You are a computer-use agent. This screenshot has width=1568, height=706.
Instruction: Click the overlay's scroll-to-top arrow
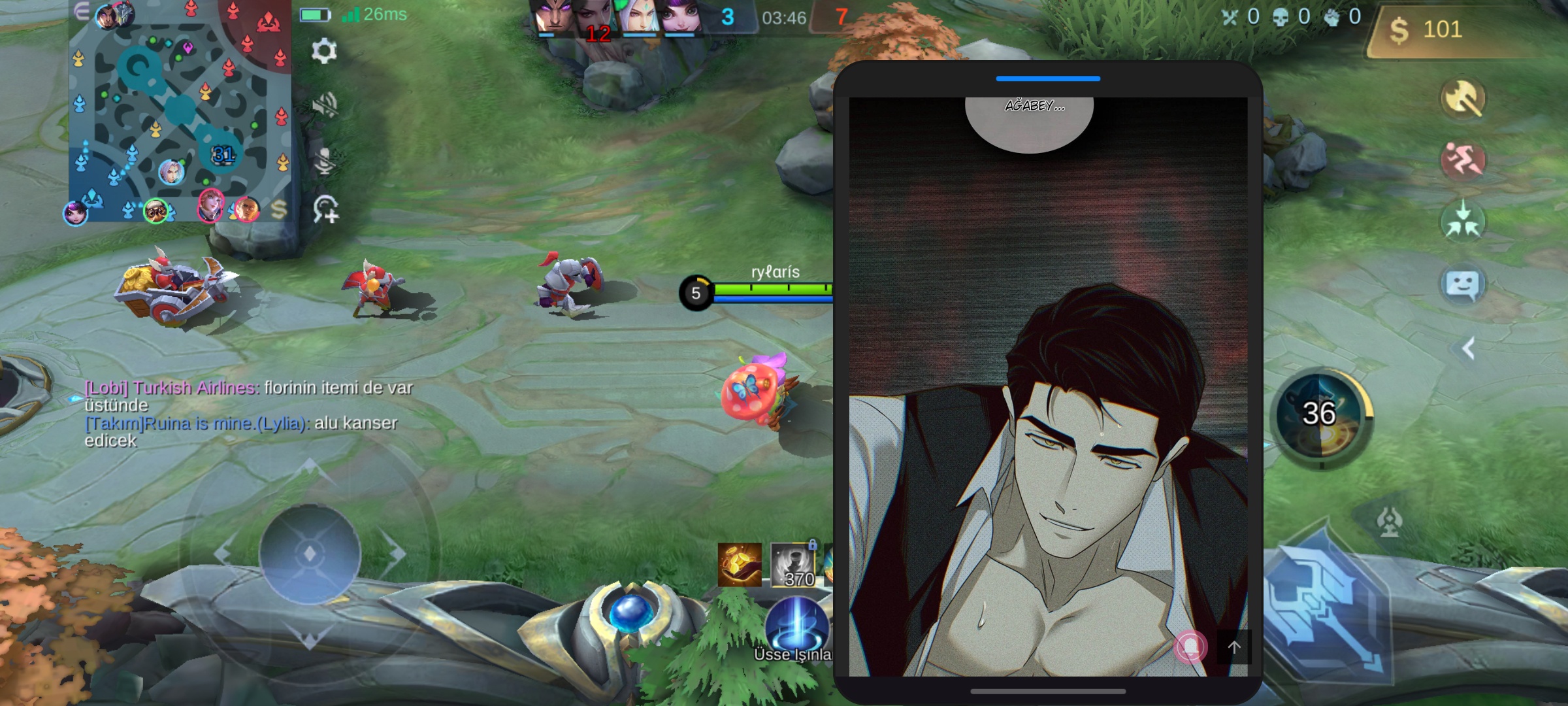(1233, 647)
